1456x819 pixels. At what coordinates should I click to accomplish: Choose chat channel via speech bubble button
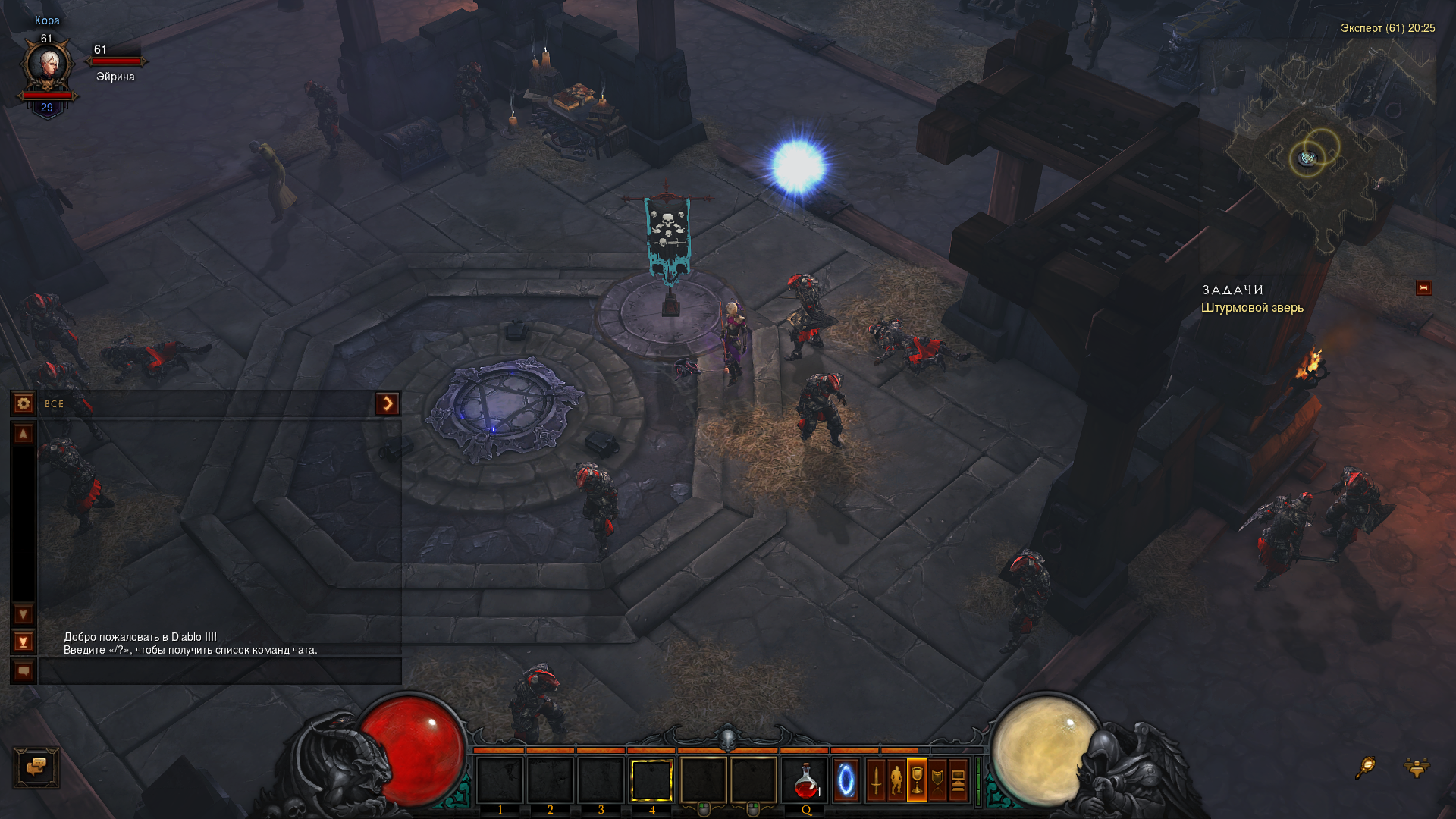click(24, 671)
